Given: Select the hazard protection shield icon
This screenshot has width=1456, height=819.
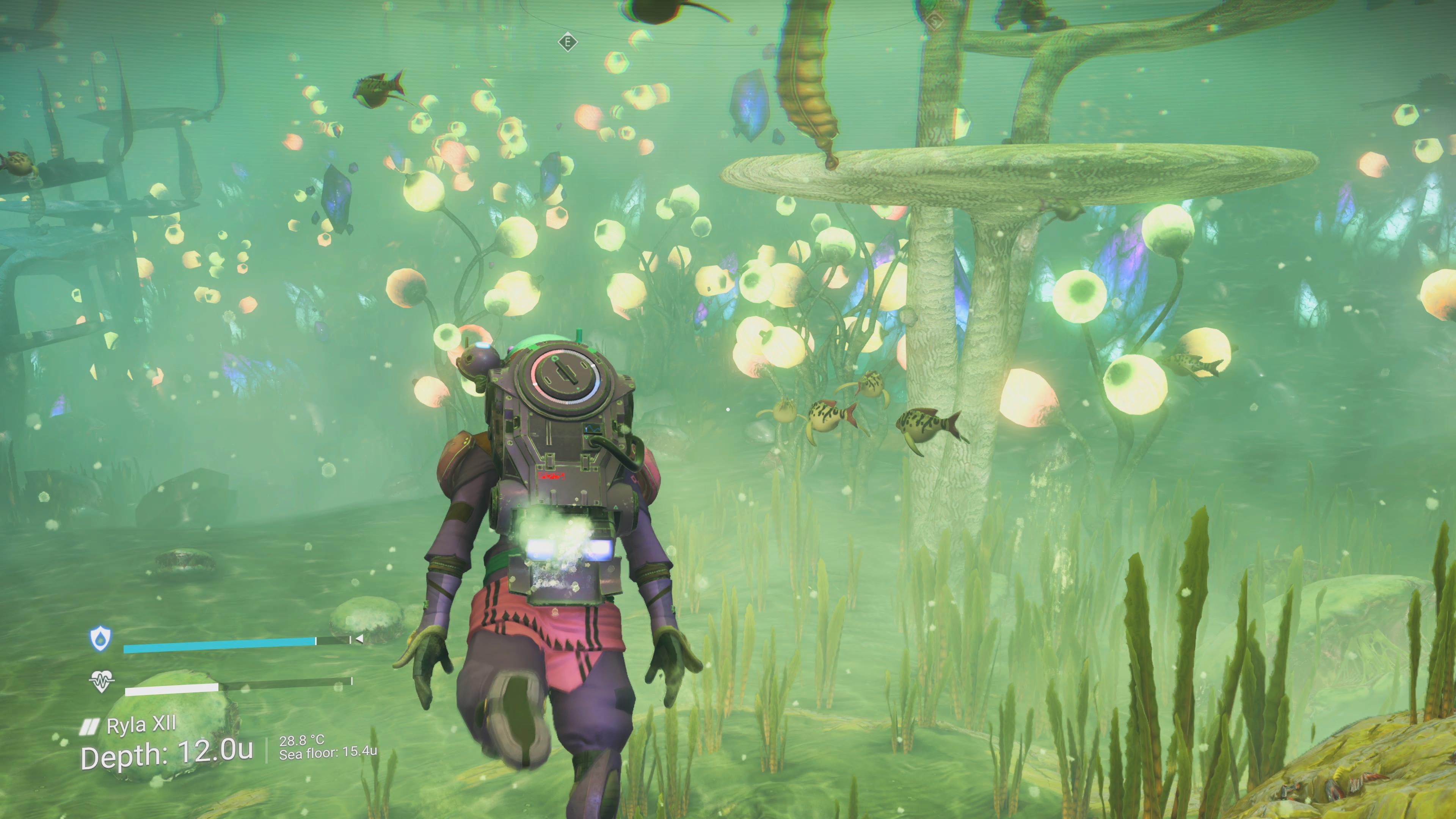Looking at the screenshot, I should [100, 639].
